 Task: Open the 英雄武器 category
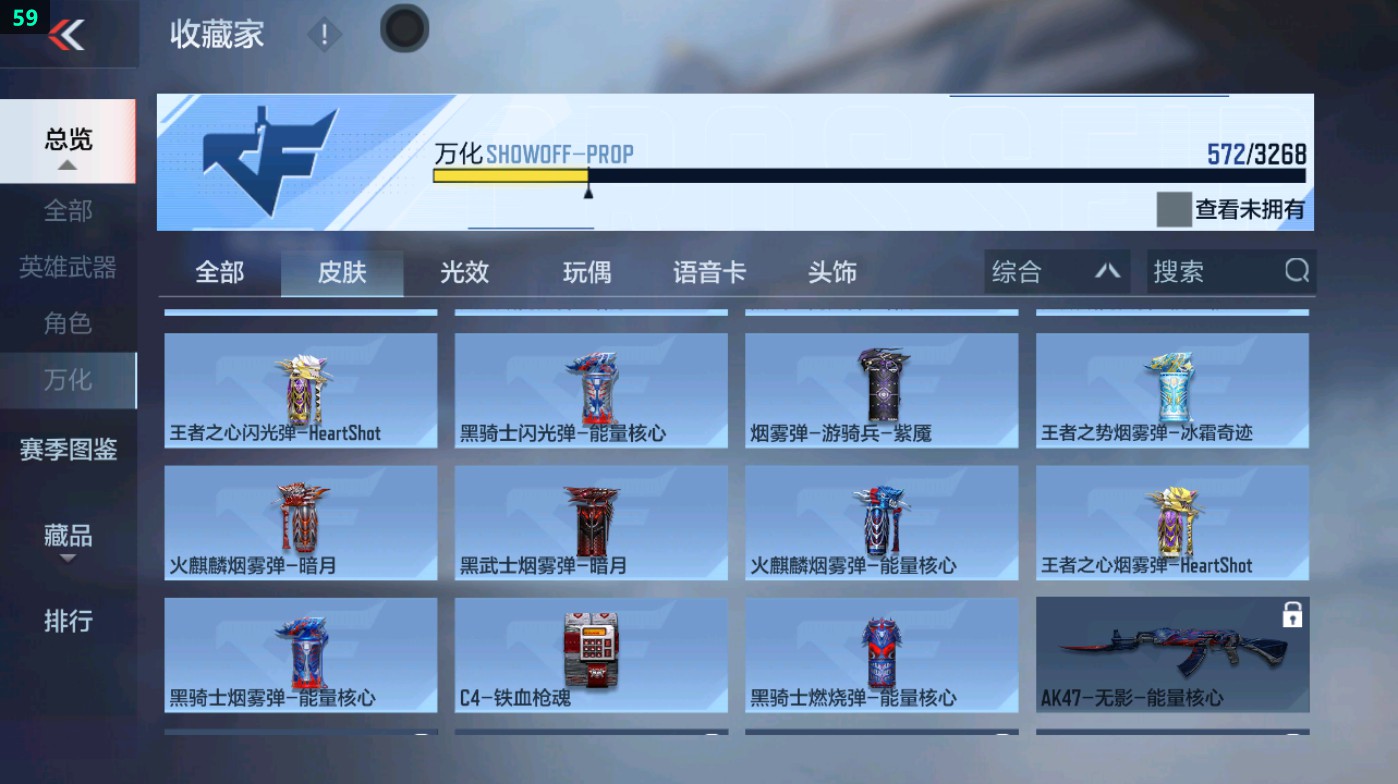click(x=67, y=265)
